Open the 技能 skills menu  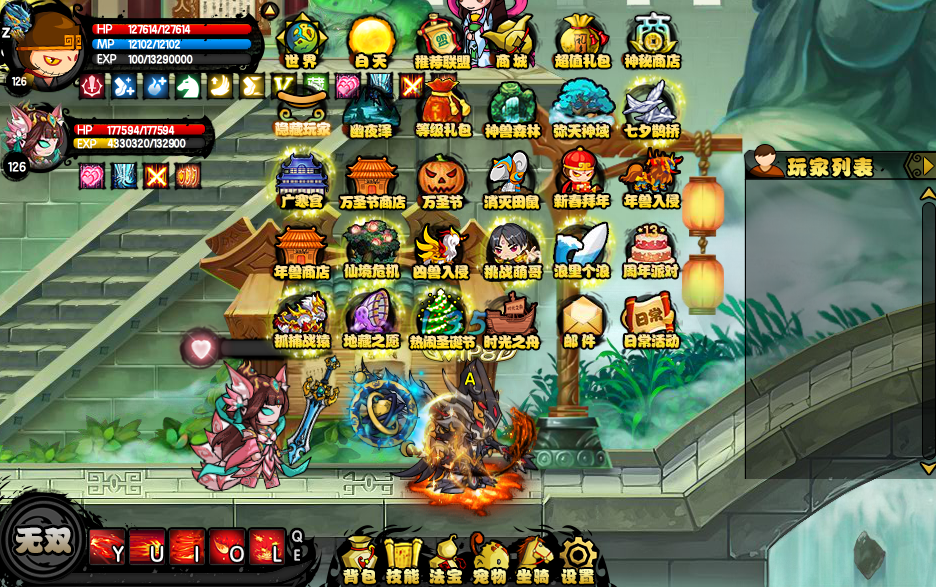(x=402, y=559)
